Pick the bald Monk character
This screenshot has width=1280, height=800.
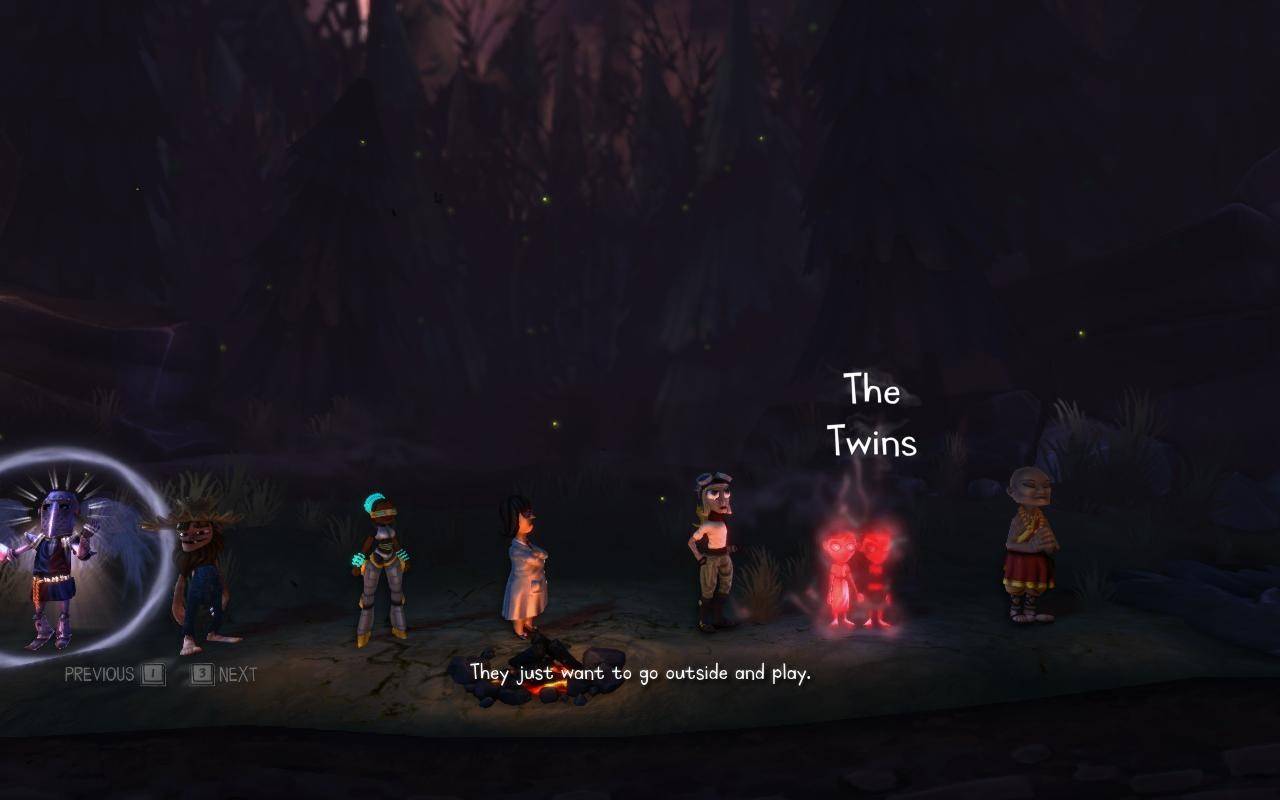pos(1031,548)
